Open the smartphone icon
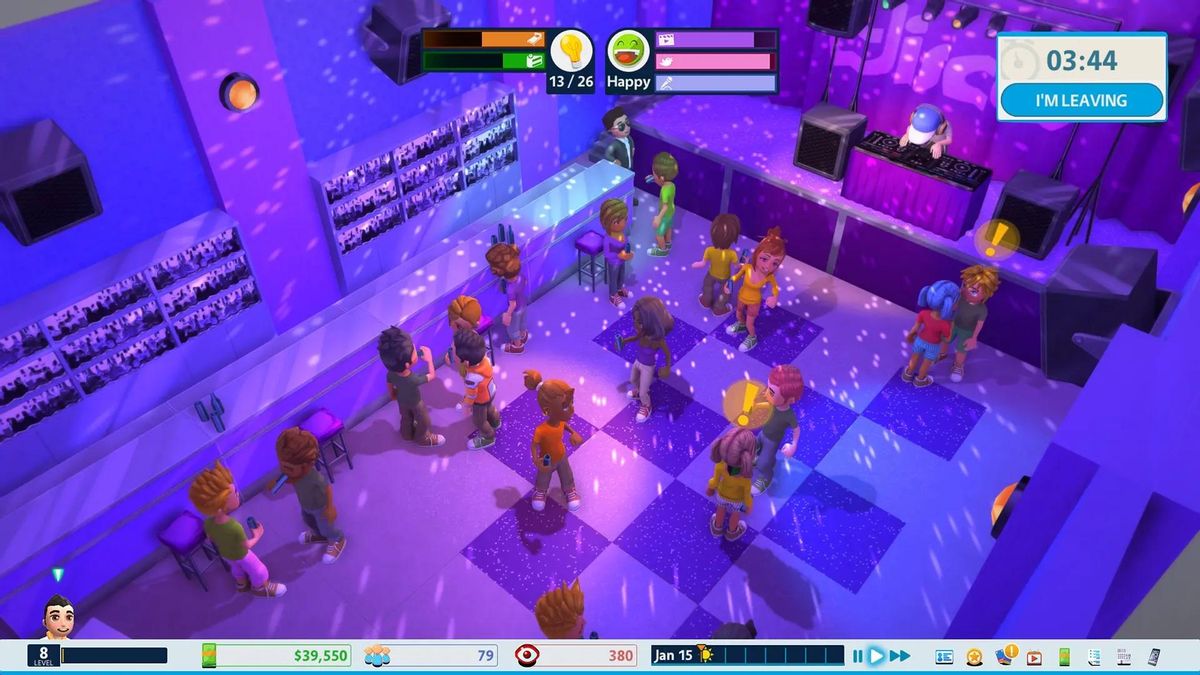Viewport: 1200px width, 675px height. 1154,657
